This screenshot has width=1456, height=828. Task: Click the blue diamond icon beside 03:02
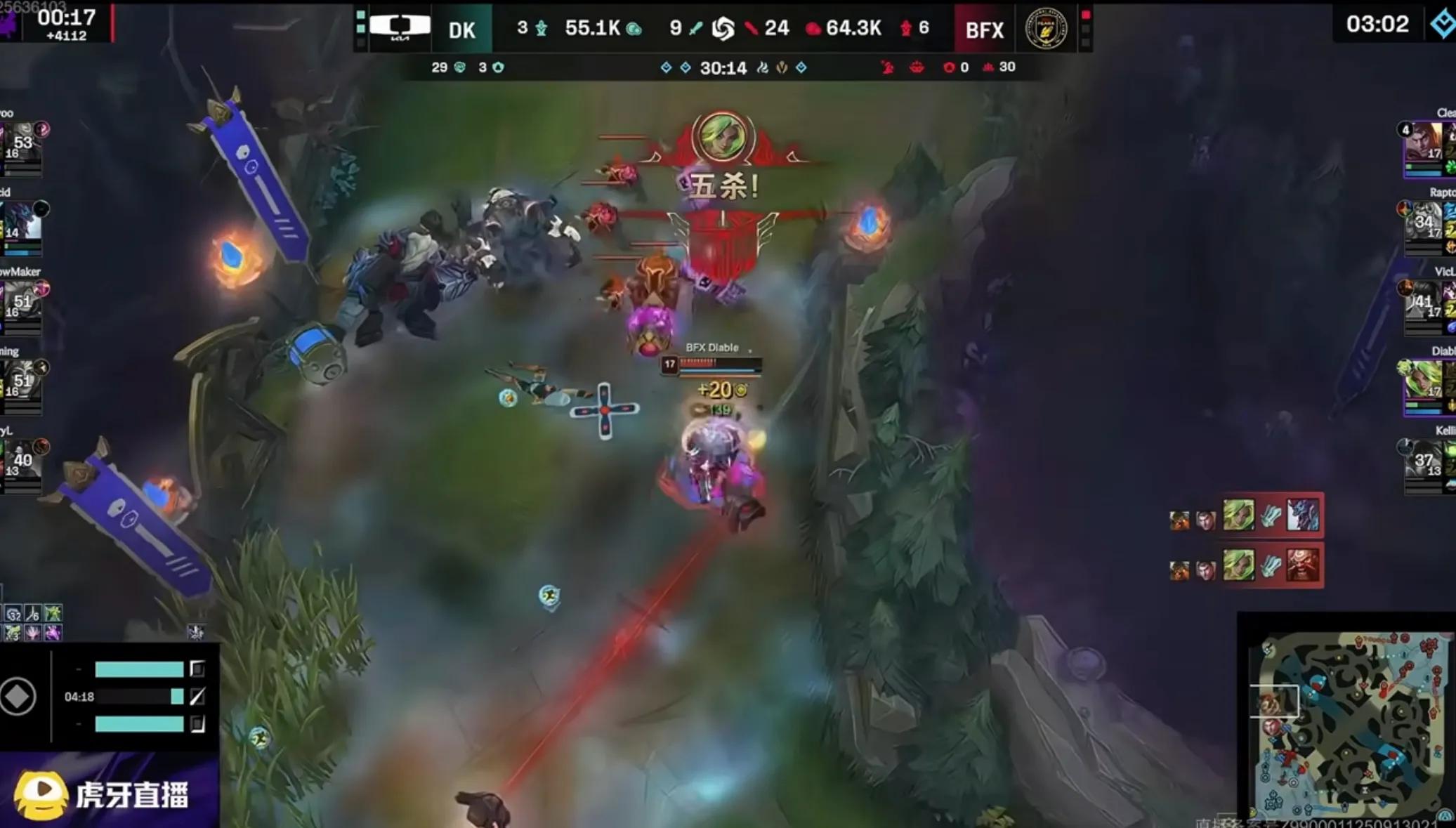click(x=1441, y=24)
